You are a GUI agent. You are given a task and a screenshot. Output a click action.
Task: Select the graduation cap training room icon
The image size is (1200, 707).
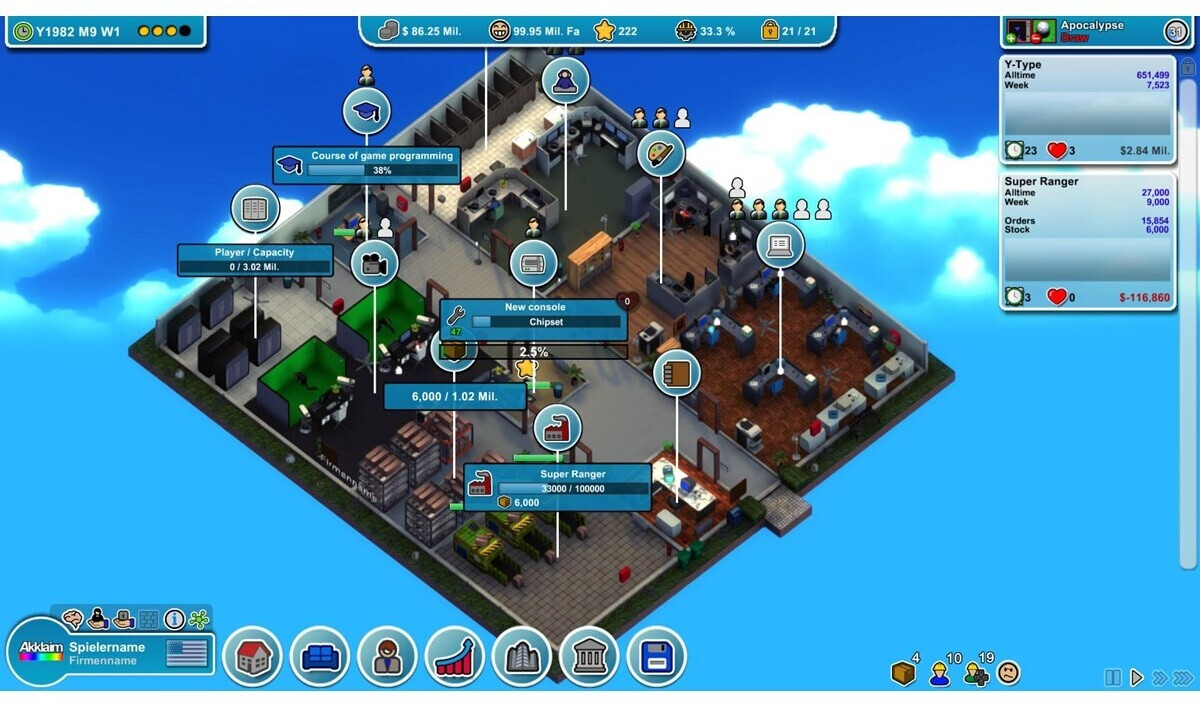point(366,111)
